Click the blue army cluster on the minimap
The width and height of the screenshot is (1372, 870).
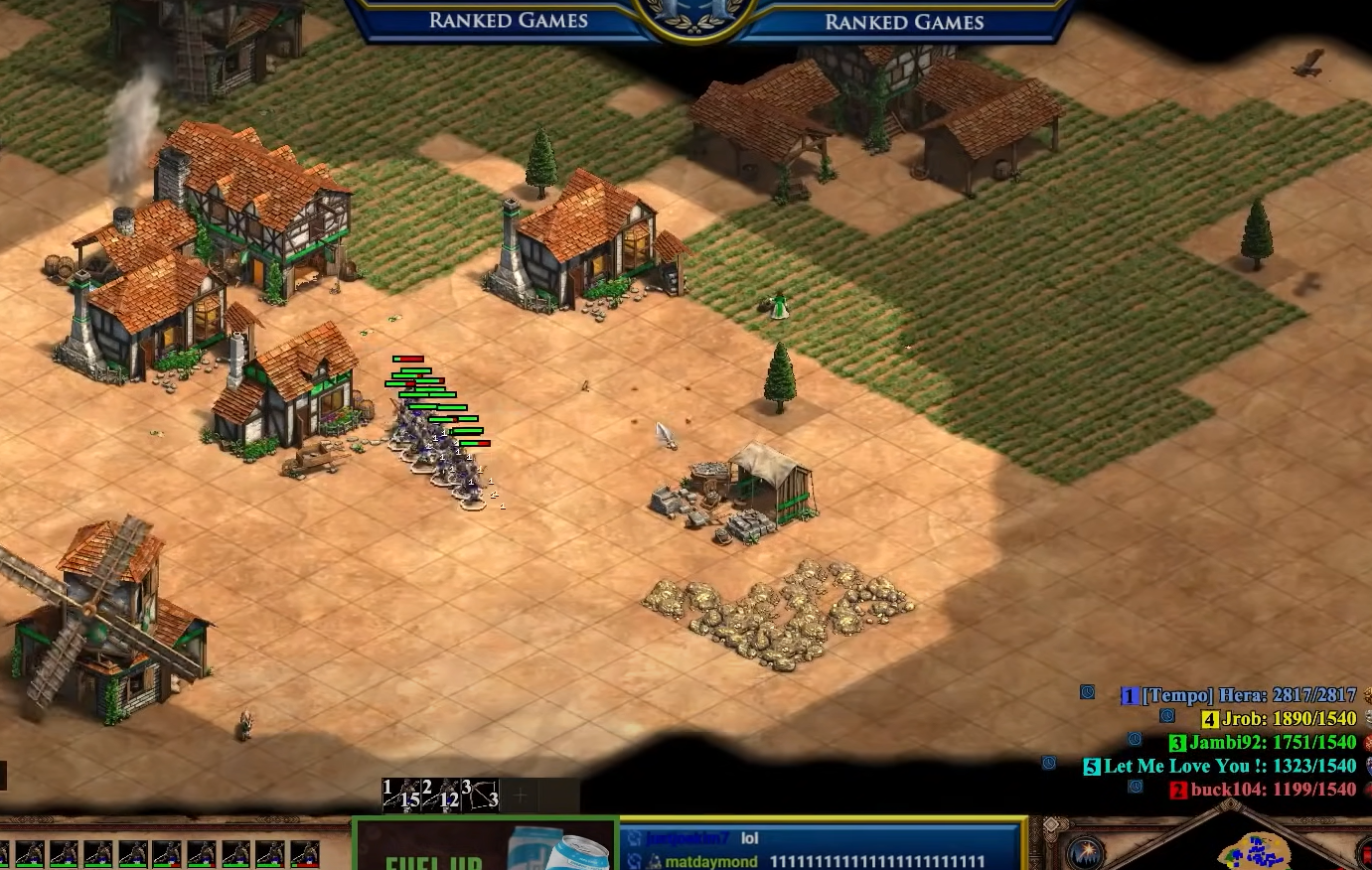click(1259, 854)
